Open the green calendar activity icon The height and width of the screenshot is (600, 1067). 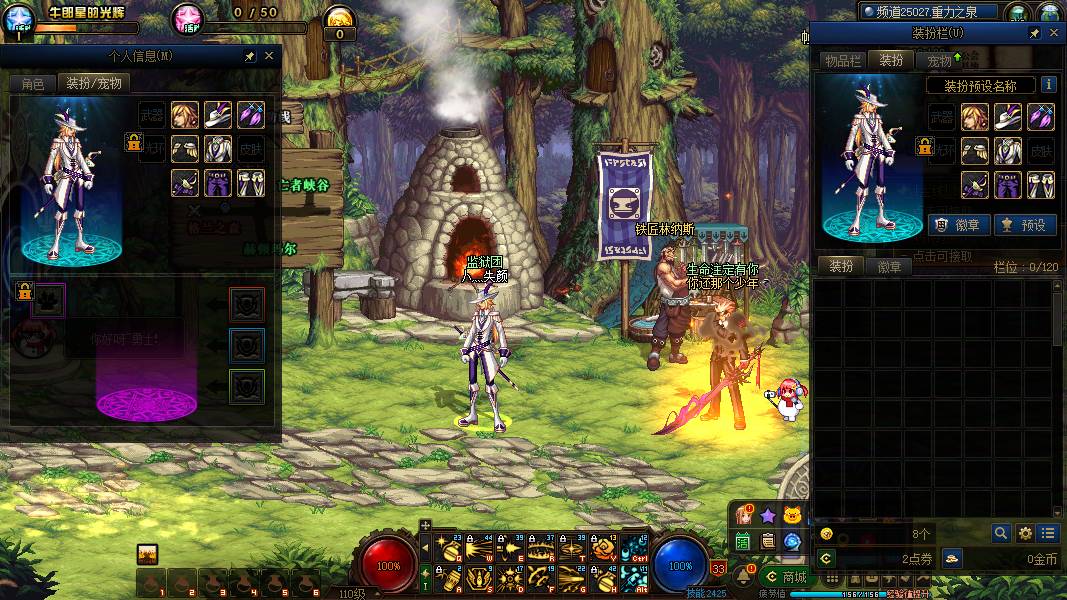point(743,541)
